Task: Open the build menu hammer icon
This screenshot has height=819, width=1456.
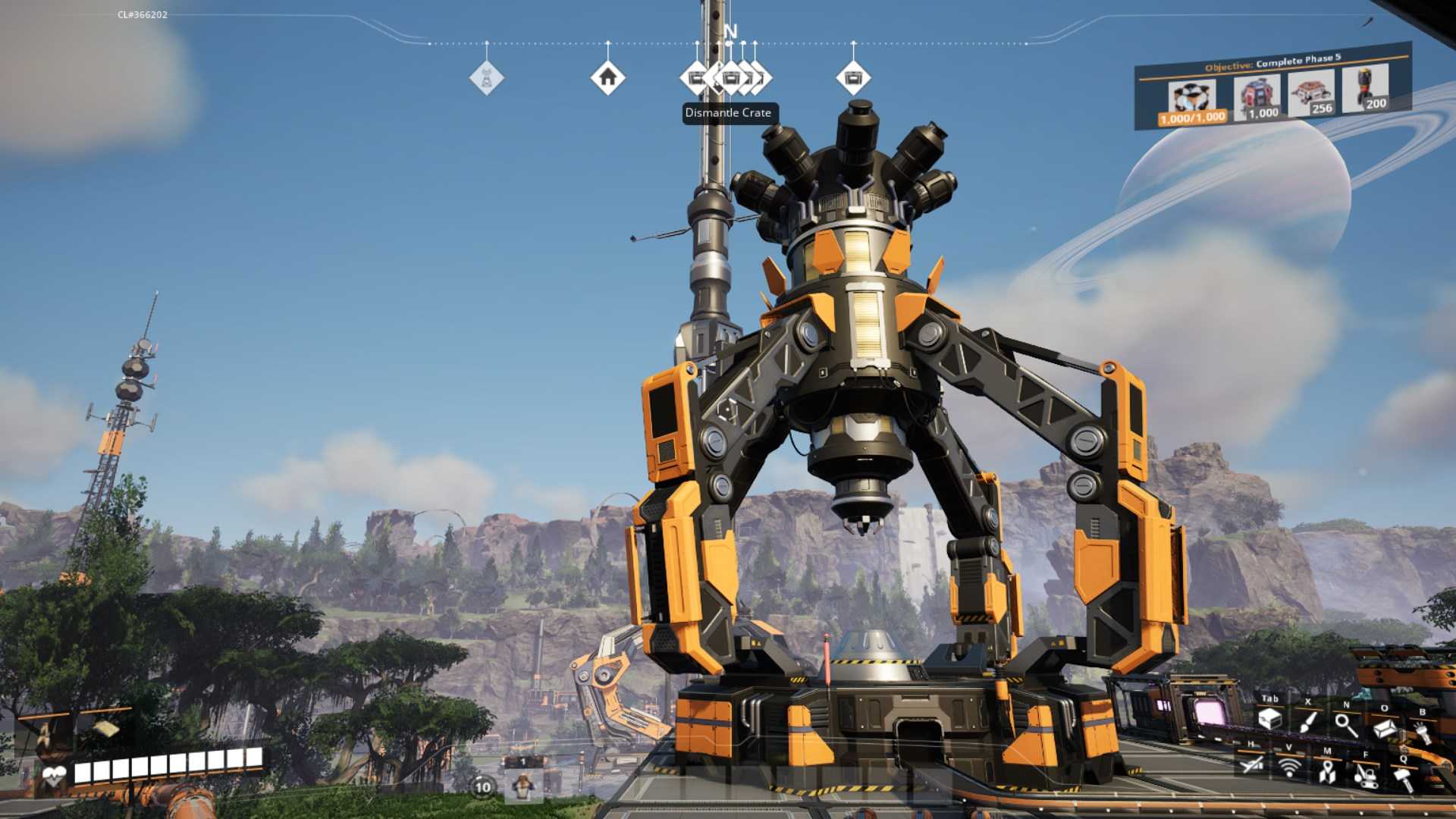Action: click(1403, 779)
